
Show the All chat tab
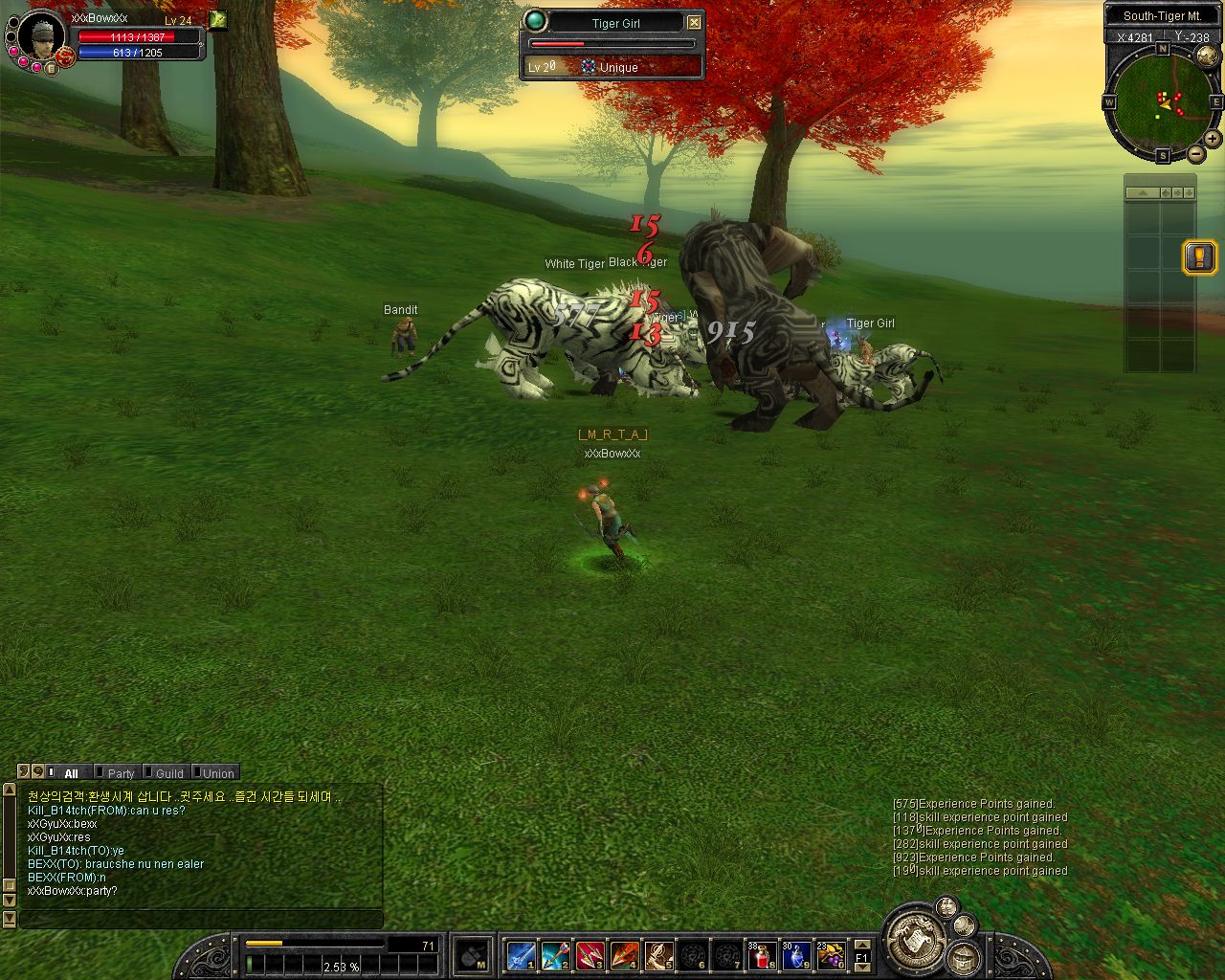pyautogui.click(x=71, y=773)
